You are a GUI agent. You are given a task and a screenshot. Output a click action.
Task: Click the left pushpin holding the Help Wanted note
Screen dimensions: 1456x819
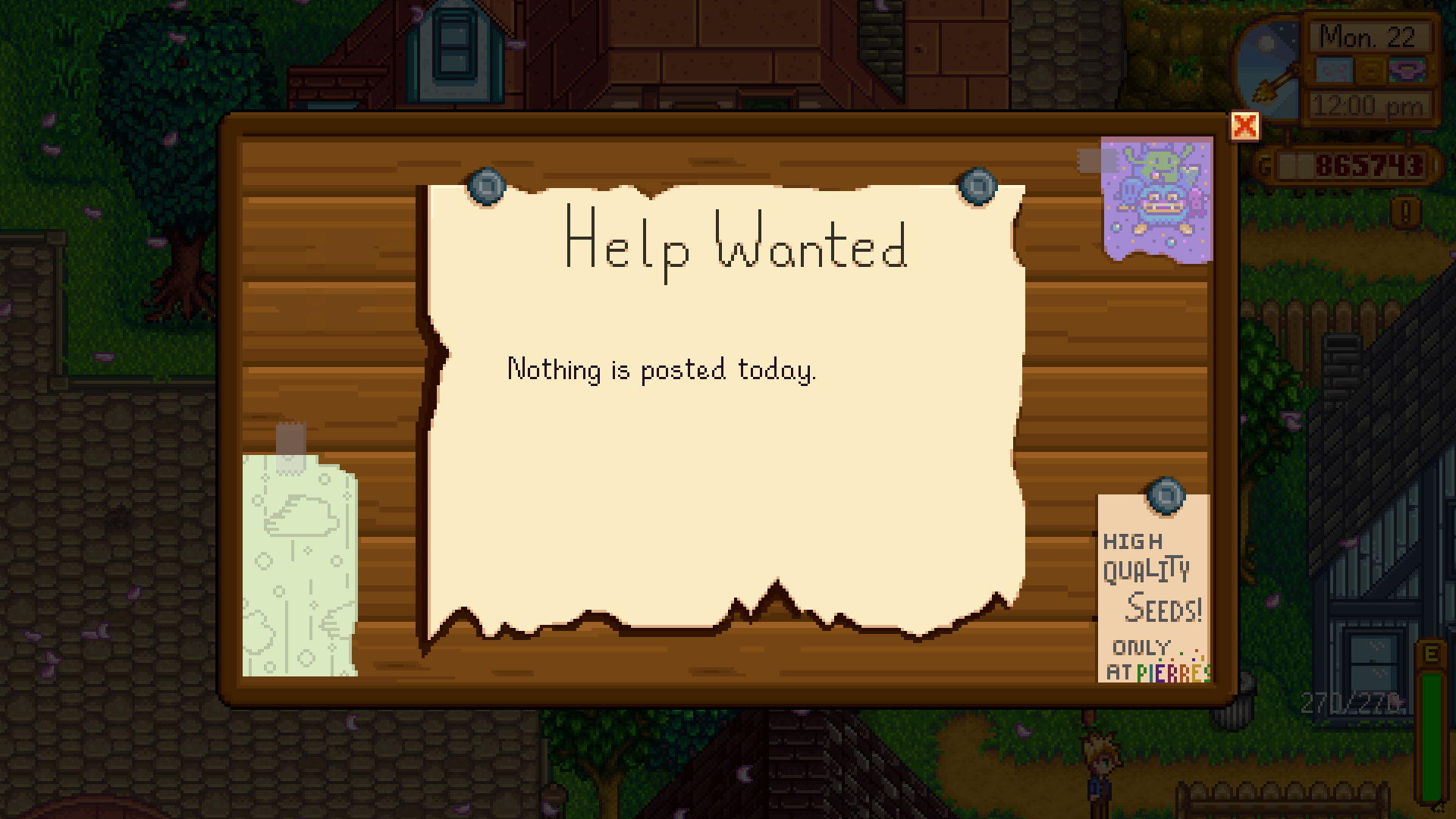click(x=485, y=186)
